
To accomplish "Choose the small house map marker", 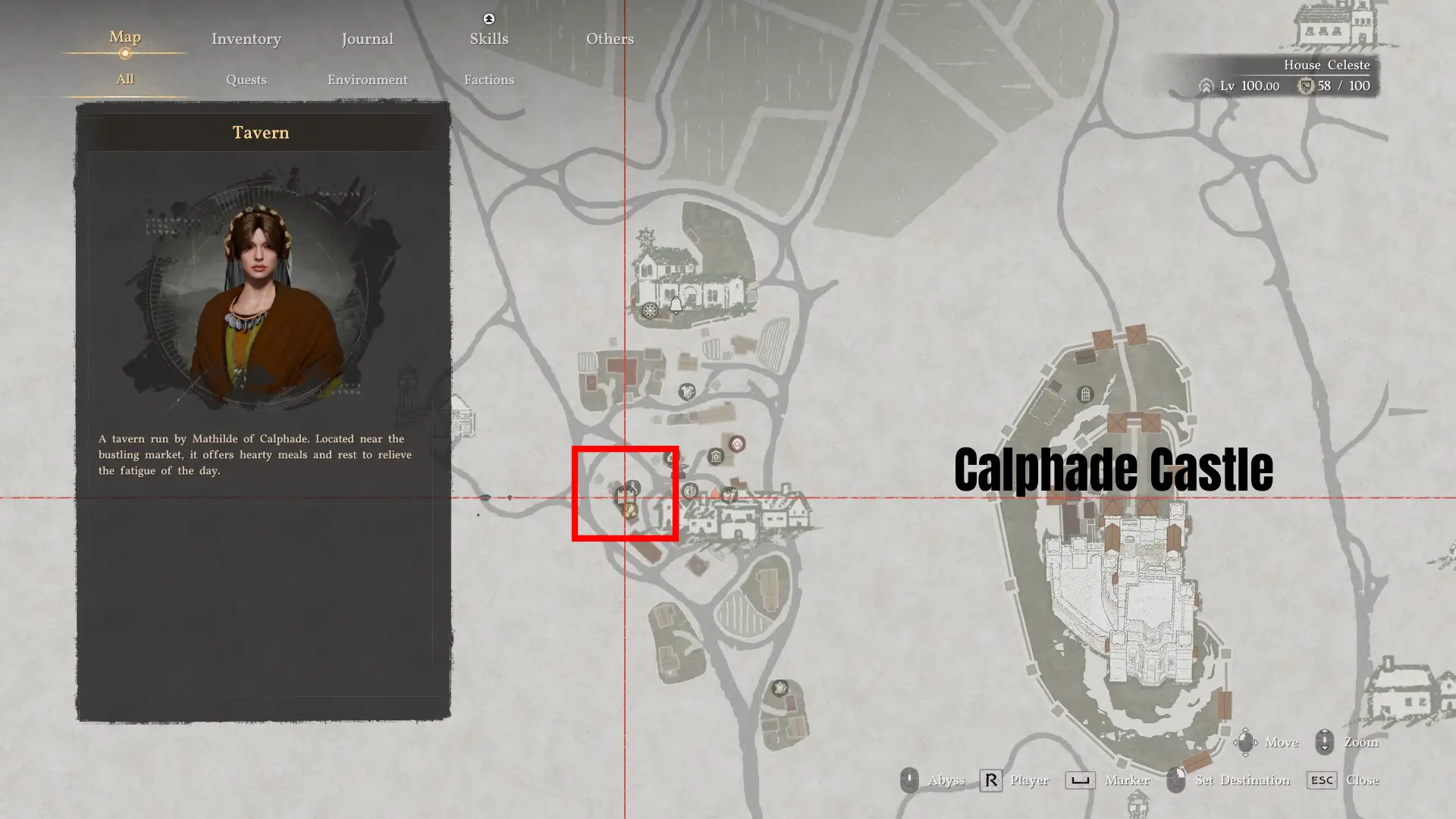I will [715, 457].
